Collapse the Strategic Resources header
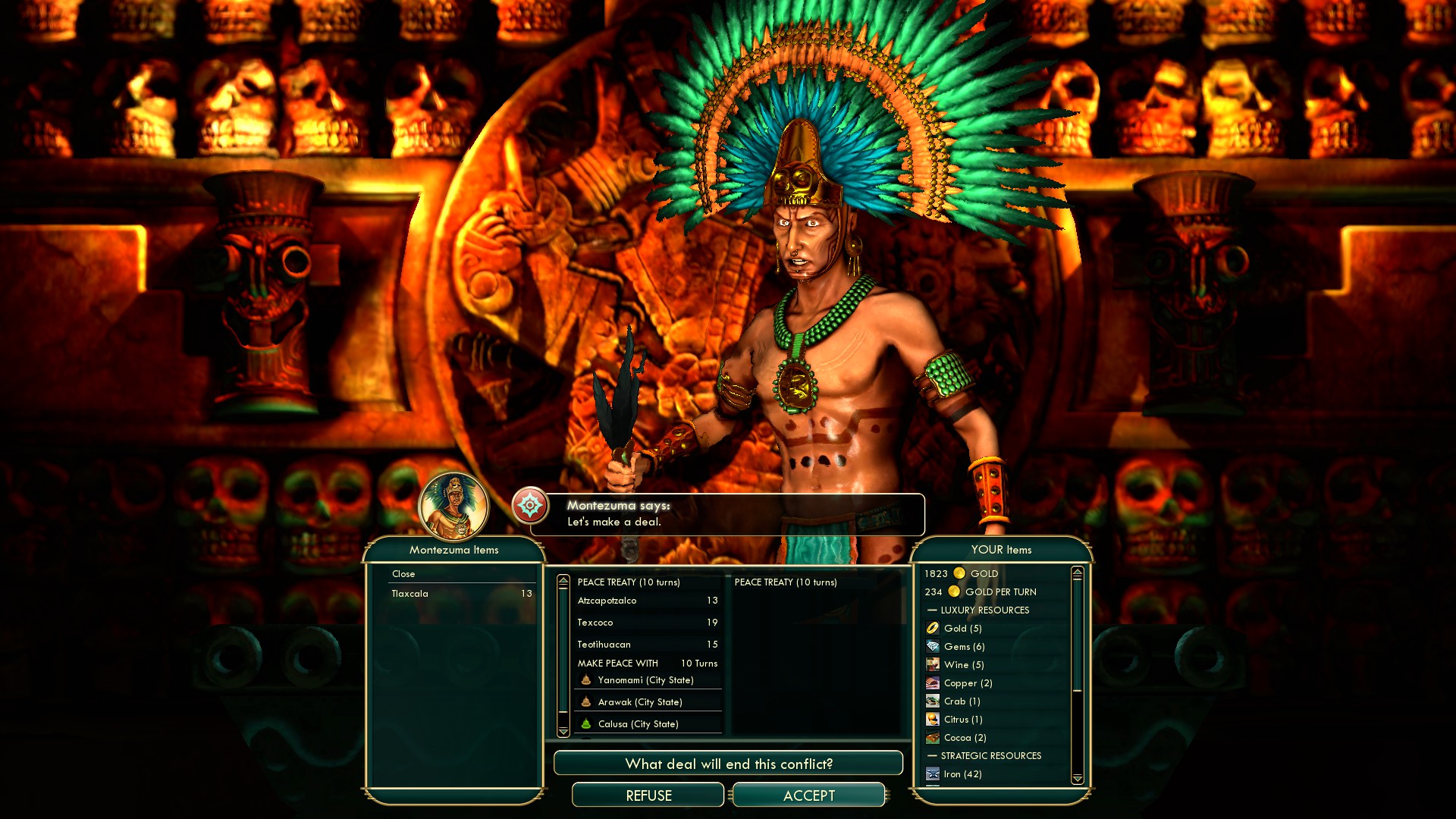Viewport: 1456px width, 819px height. pyautogui.click(x=990, y=756)
